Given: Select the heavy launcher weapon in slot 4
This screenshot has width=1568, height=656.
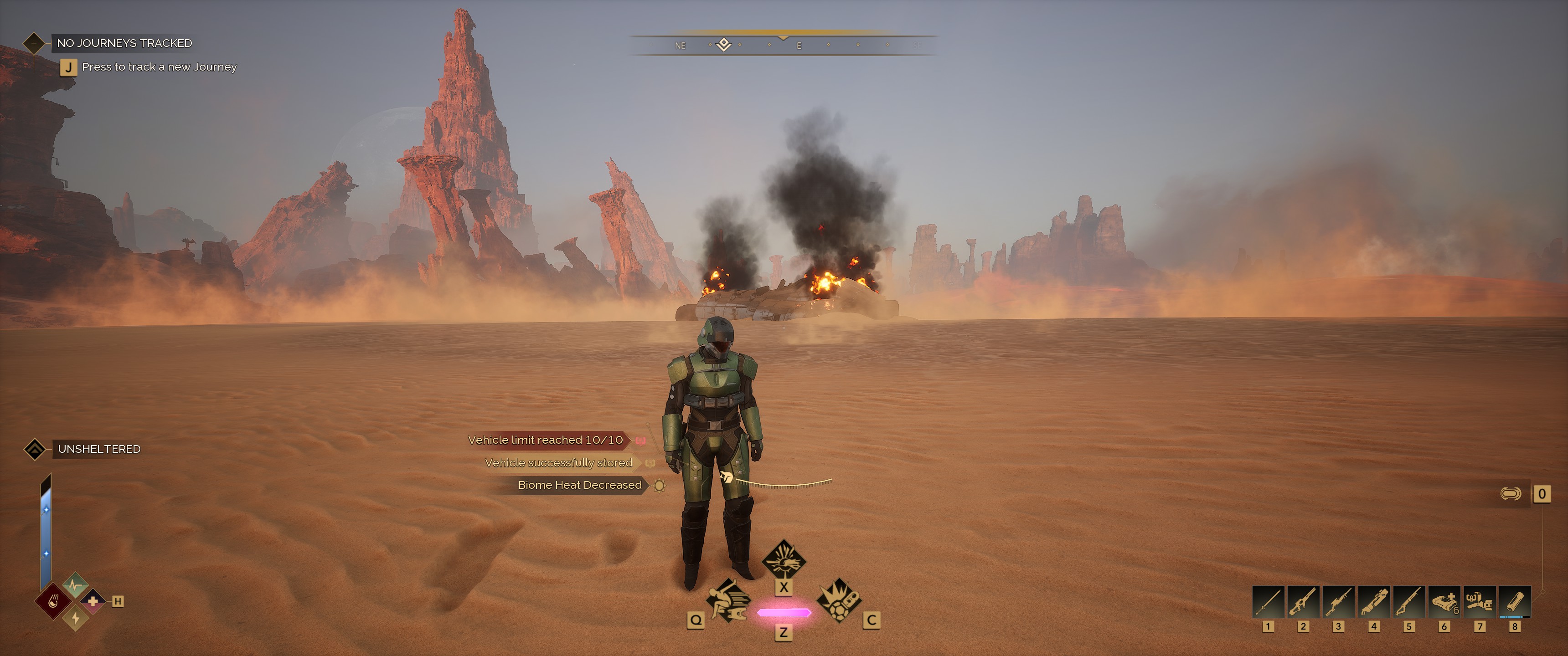Looking at the screenshot, I should pyautogui.click(x=1374, y=602).
